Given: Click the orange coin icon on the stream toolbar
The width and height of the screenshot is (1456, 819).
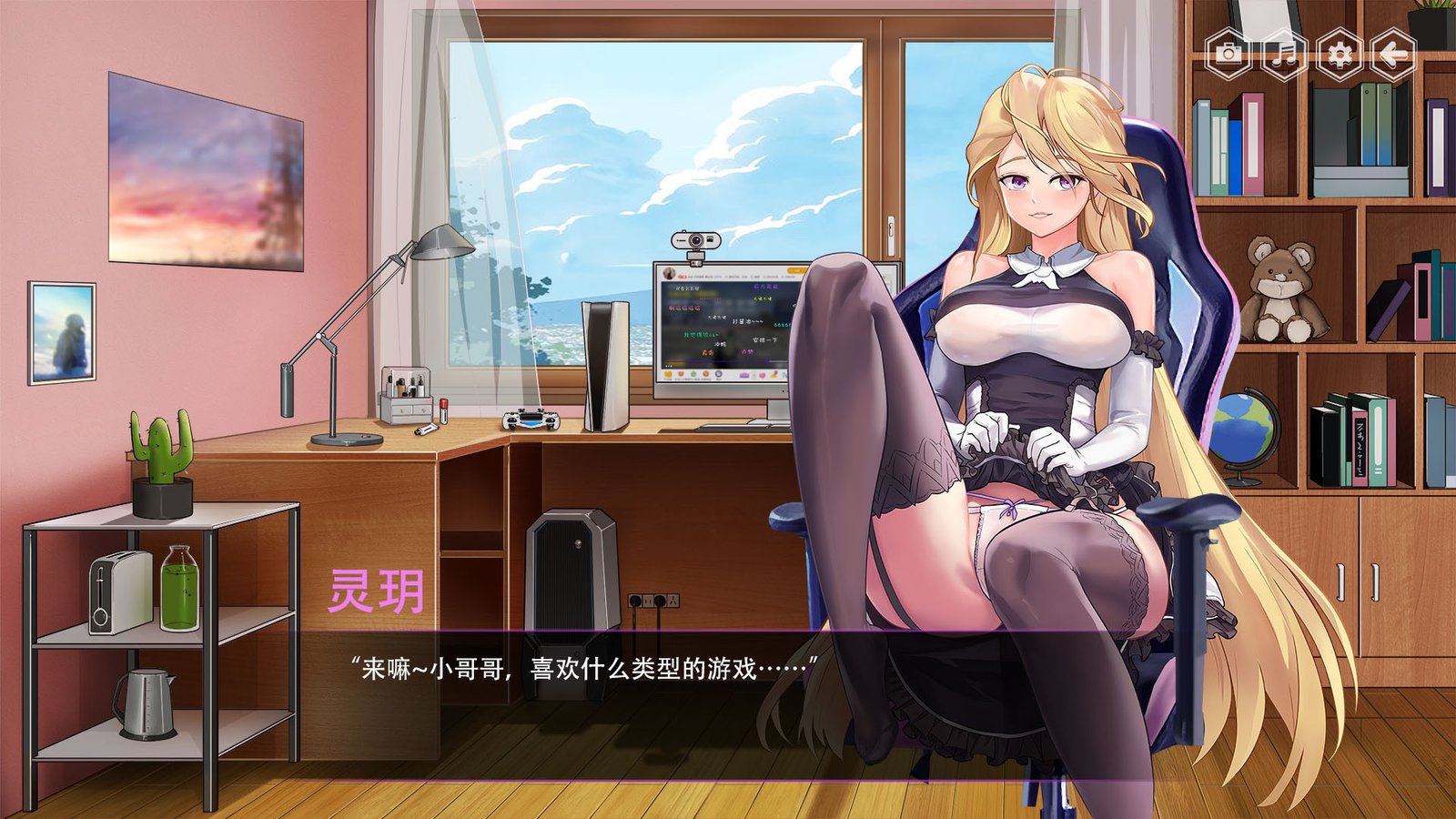Looking at the screenshot, I should click(x=706, y=374).
